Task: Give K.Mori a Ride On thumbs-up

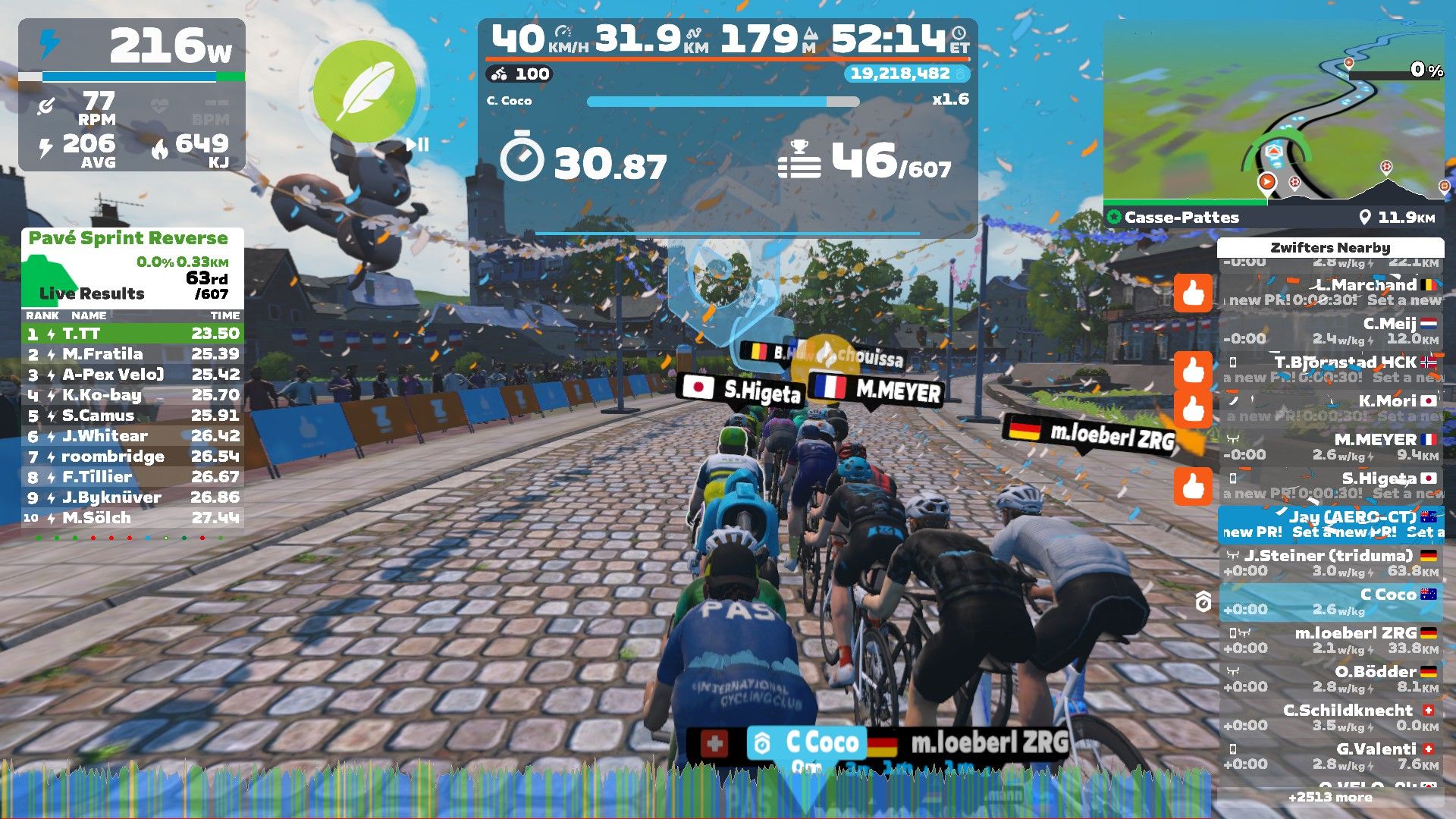Action: 1193,409
